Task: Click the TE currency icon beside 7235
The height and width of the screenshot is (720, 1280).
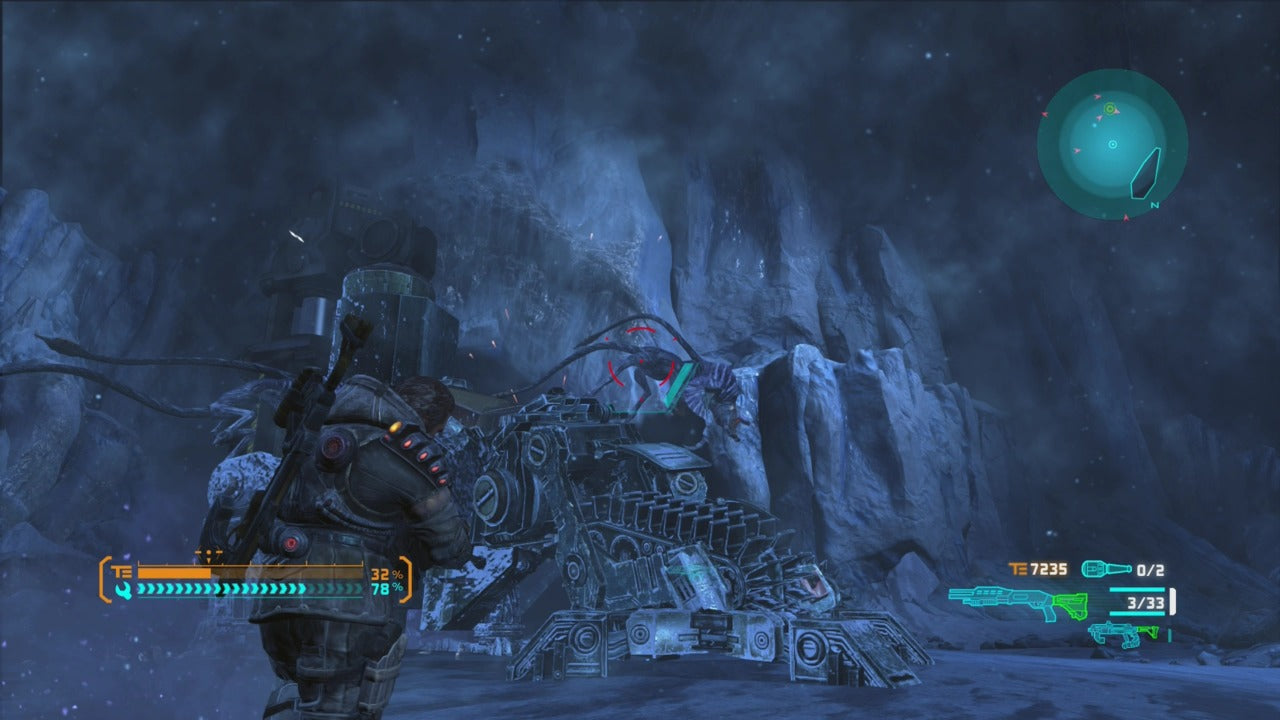Action: [1018, 569]
